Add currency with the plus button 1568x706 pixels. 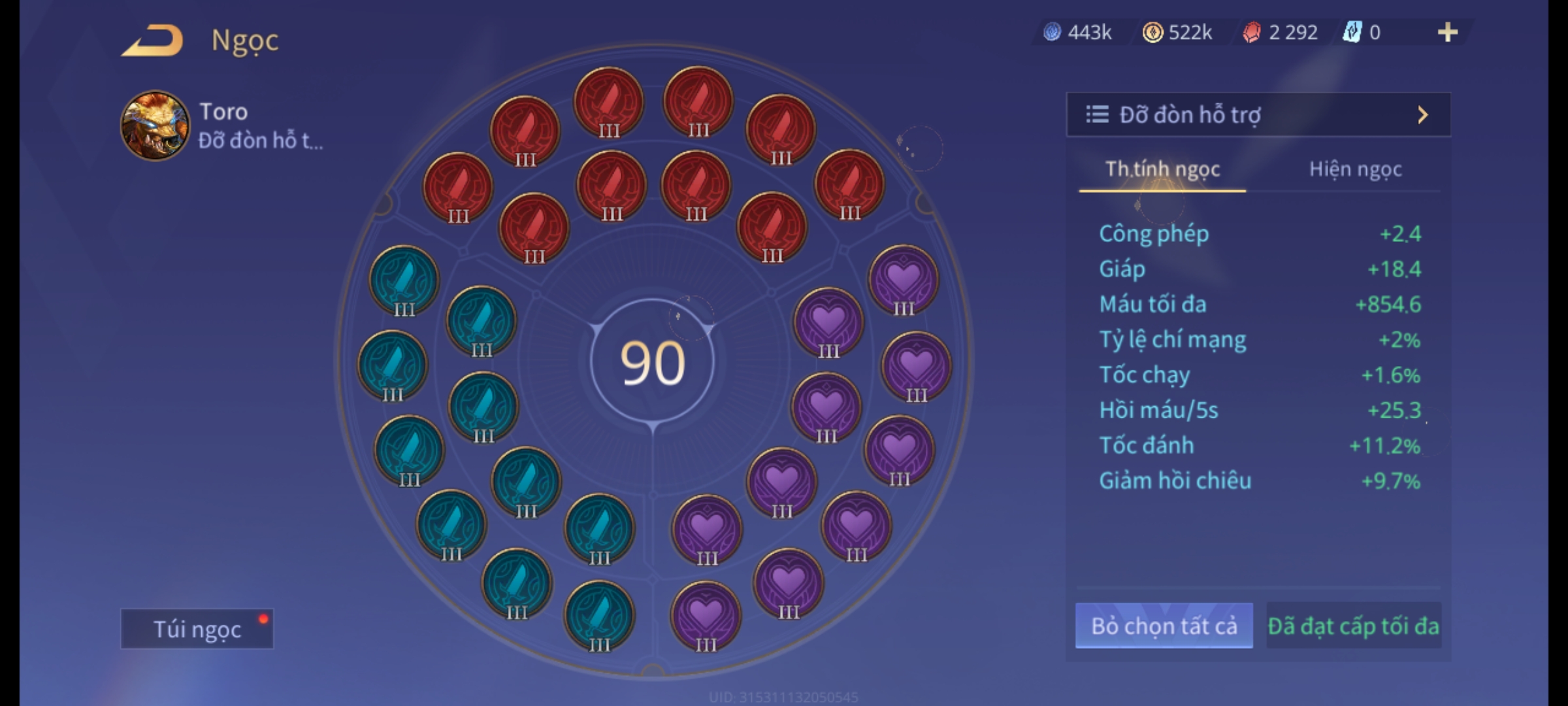tap(1447, 32)
